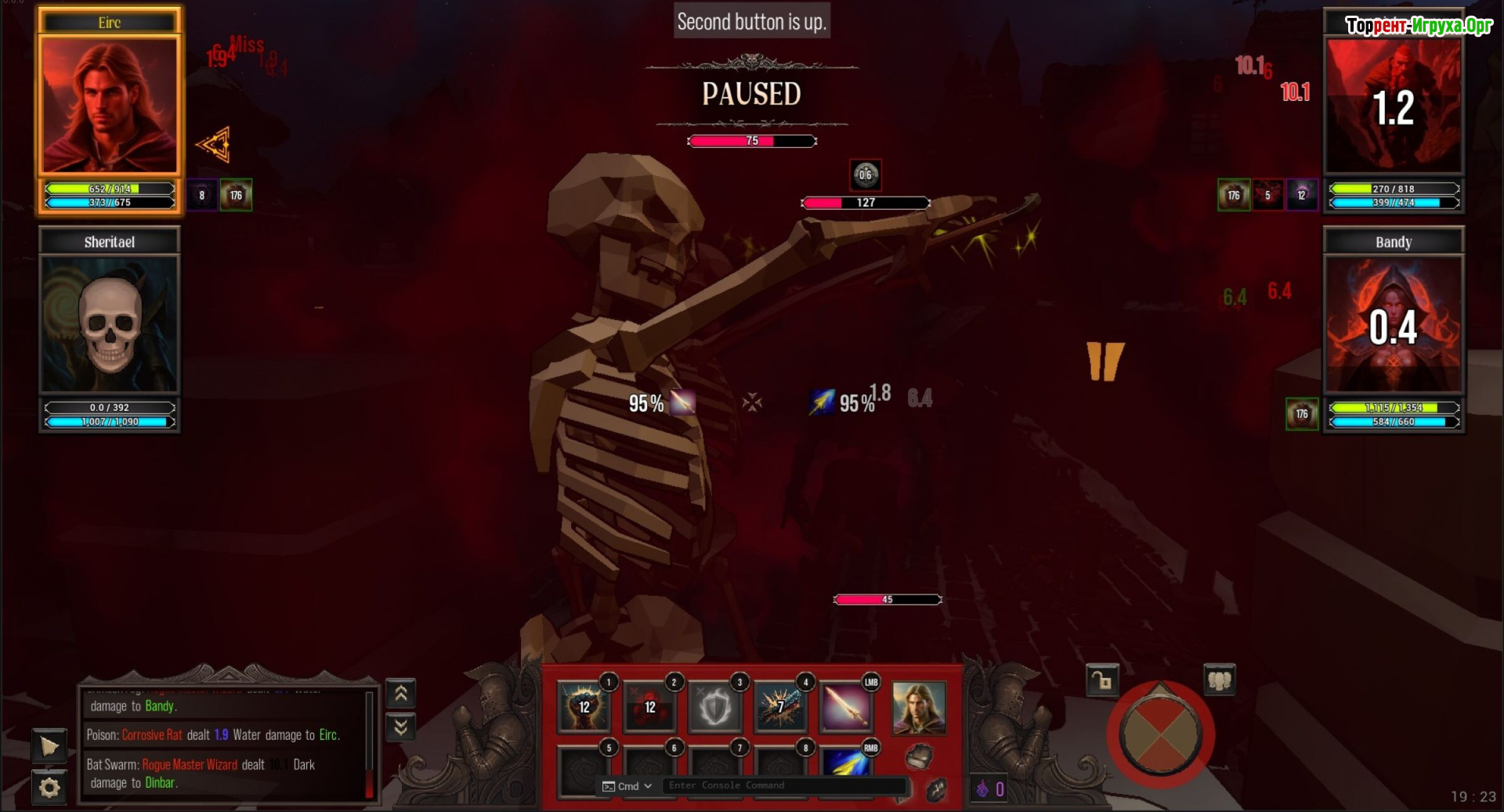1504x812 pixels.
Task: Focus the Enter Console Command field
Action: pos(783,785)
